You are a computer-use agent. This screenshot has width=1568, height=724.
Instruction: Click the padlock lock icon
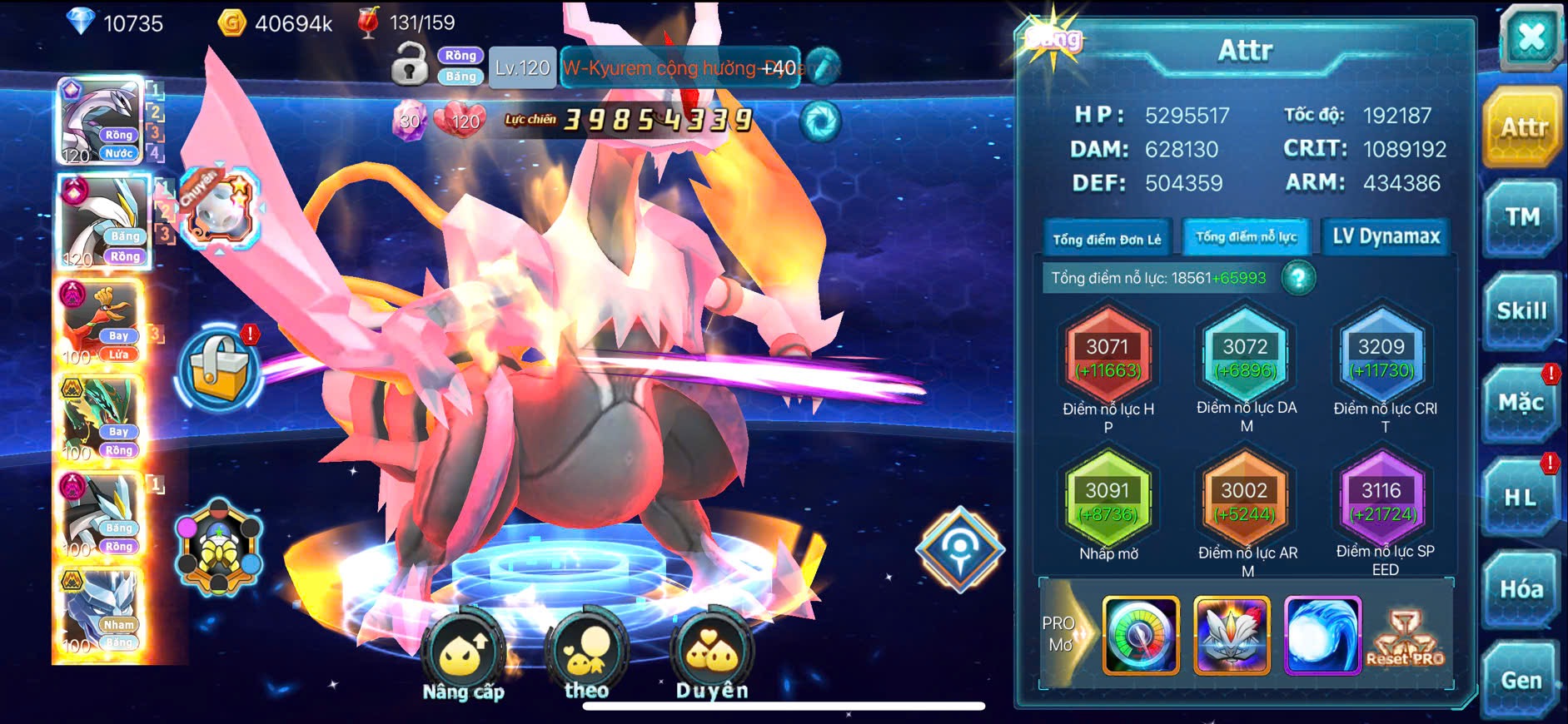(409, 65)
